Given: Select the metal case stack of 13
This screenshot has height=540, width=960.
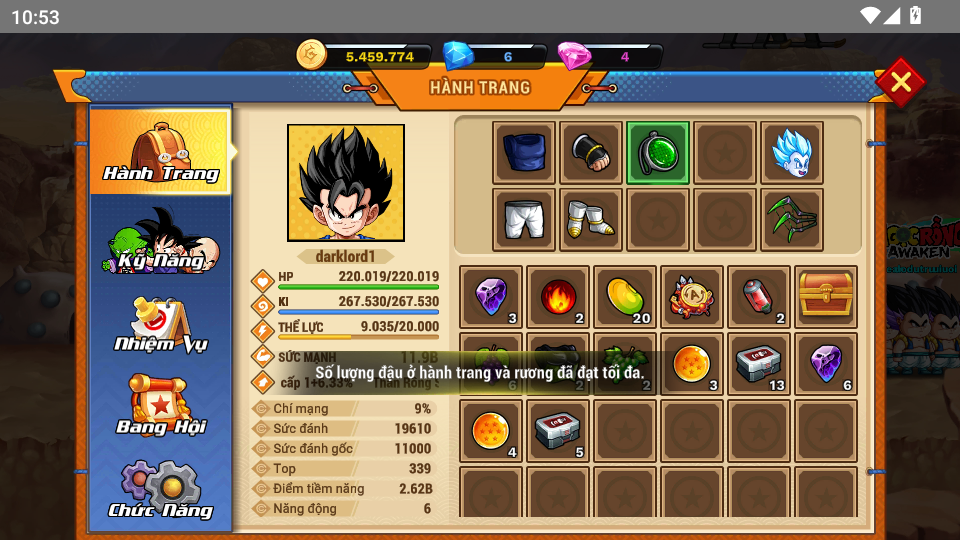Looking at the screenshot, I should click(759, 364).
